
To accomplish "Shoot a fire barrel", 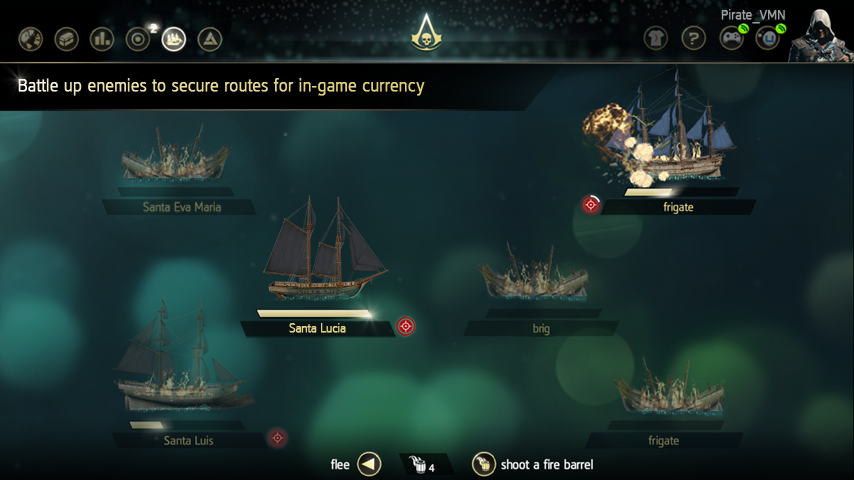I will pyautogui.click(x=484, y=464).
